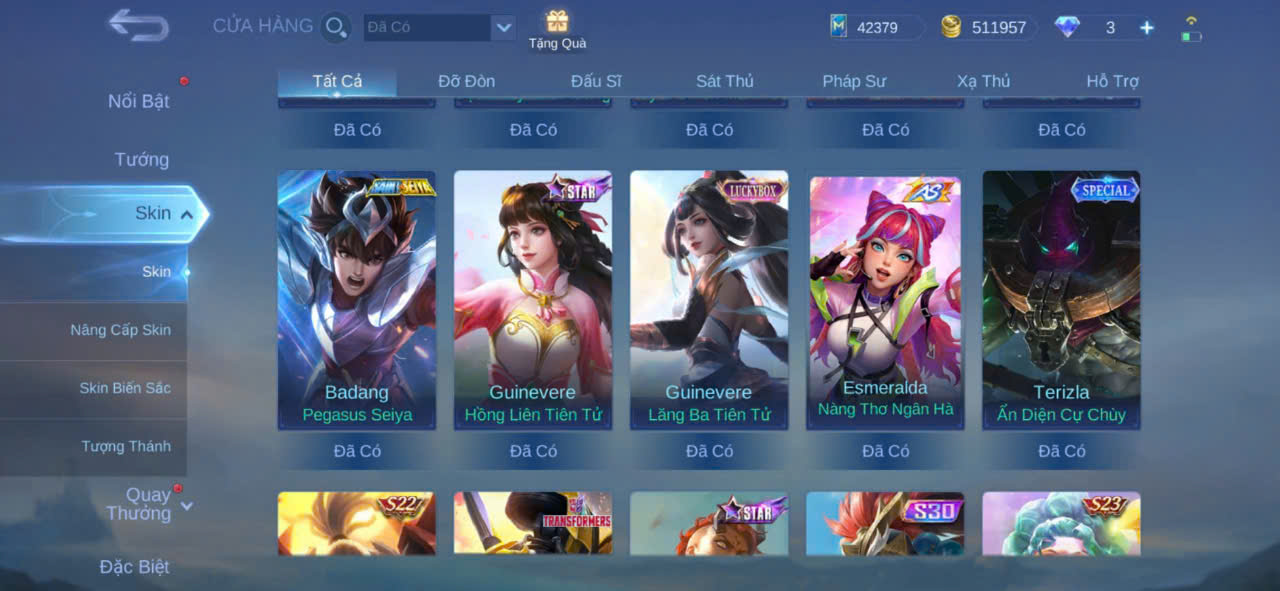
Task: Open the Hỗ Trợ tab
Action: point(1112,81)
